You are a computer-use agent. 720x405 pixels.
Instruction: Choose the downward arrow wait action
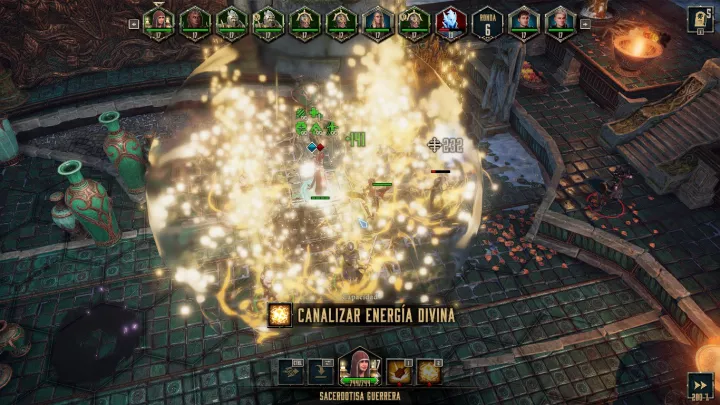pos(320,370)
